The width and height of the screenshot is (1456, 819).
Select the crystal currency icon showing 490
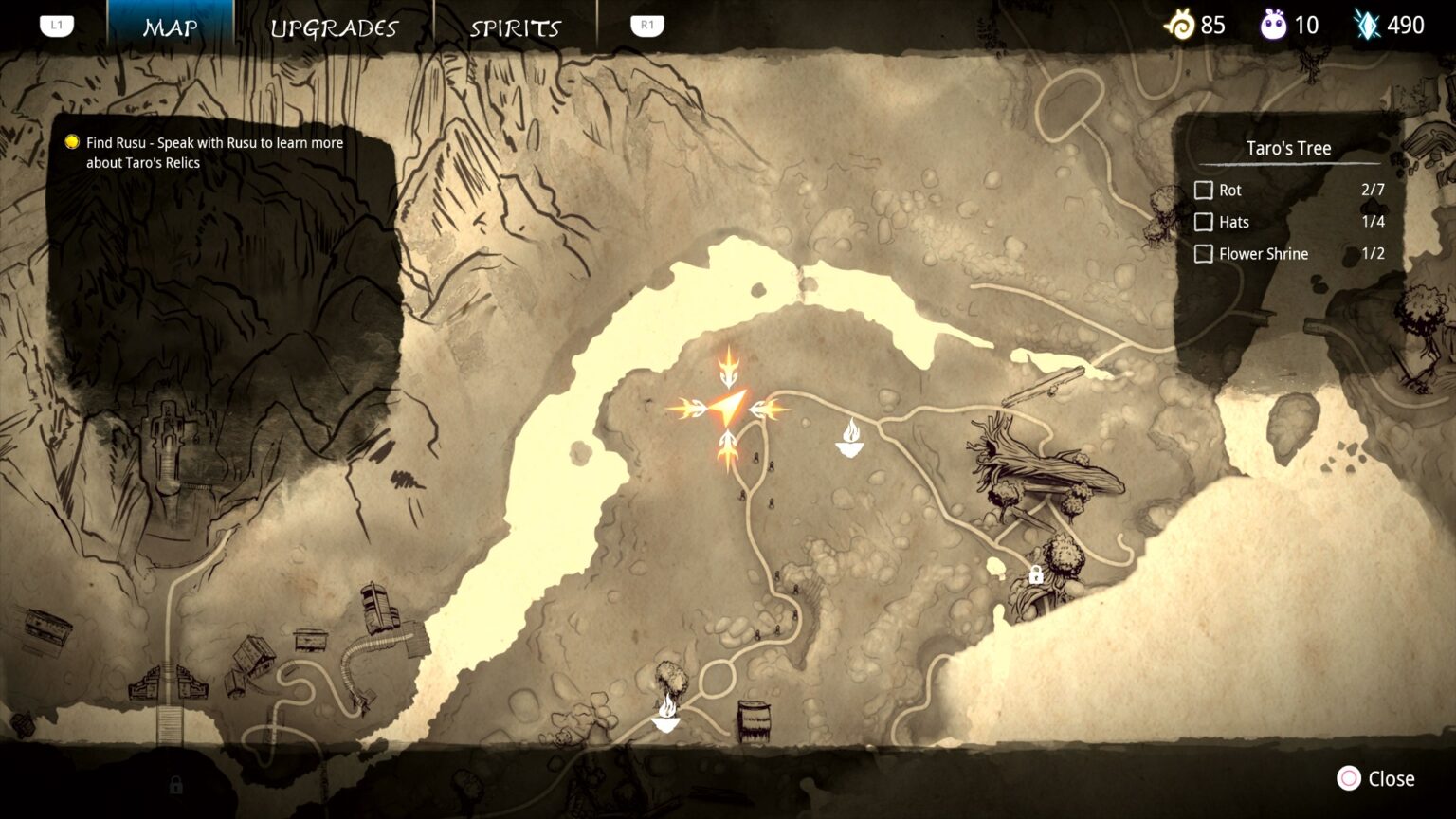(x=1366, y=25)
